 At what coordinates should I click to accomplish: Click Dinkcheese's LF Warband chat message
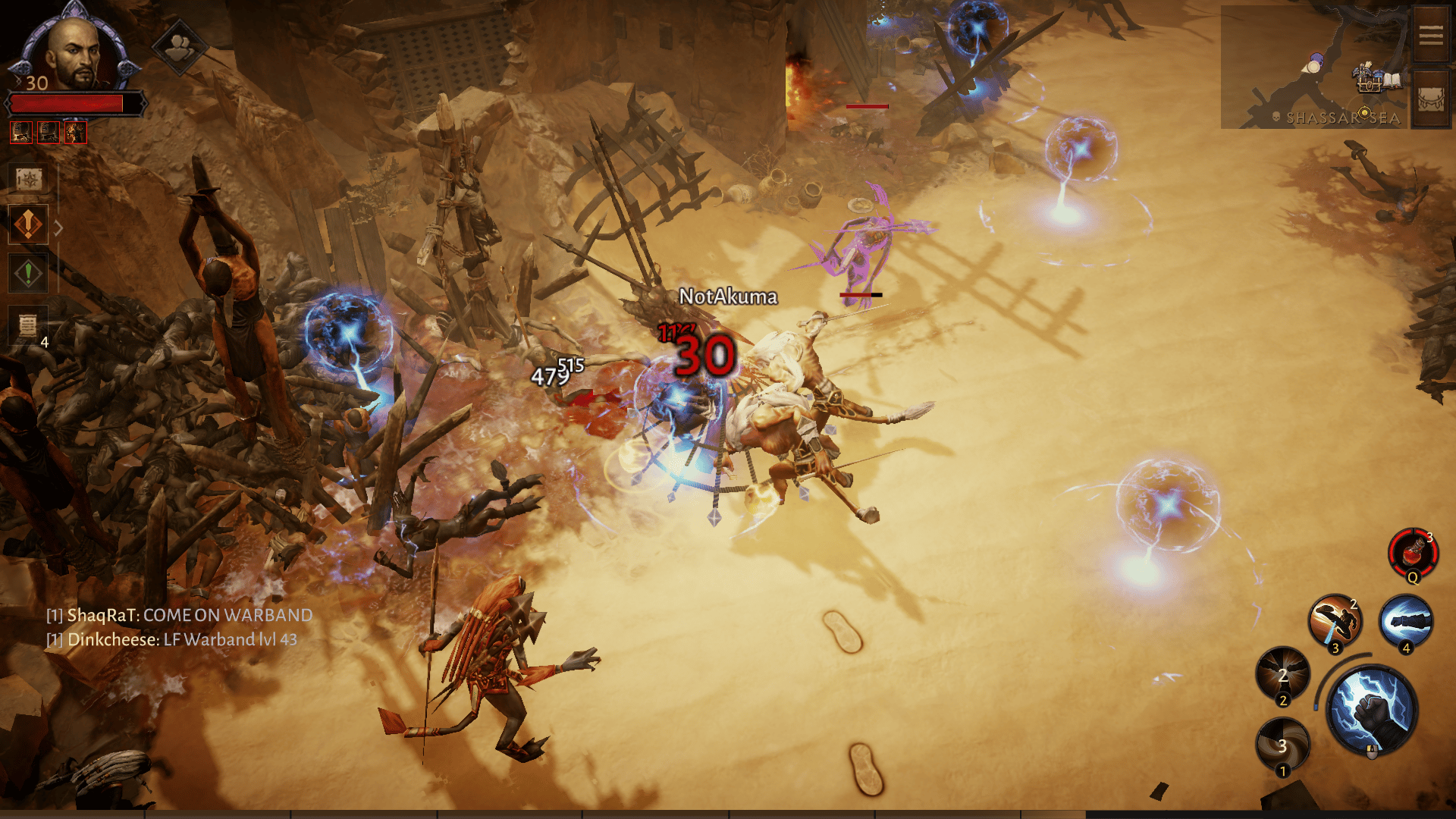click(x=173, y=639)
